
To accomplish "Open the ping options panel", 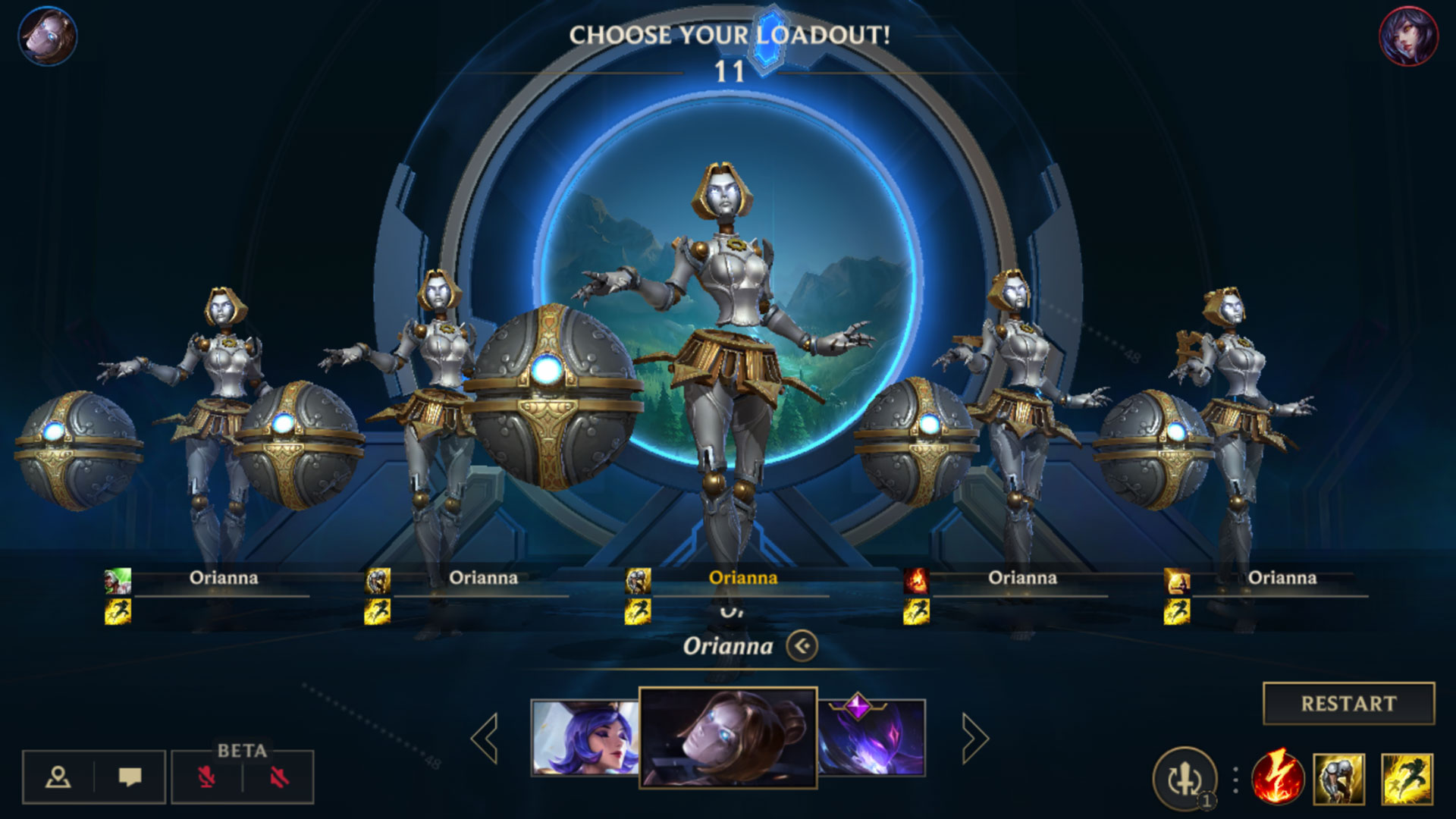I will pyautogui.click(x=58, y=777).
